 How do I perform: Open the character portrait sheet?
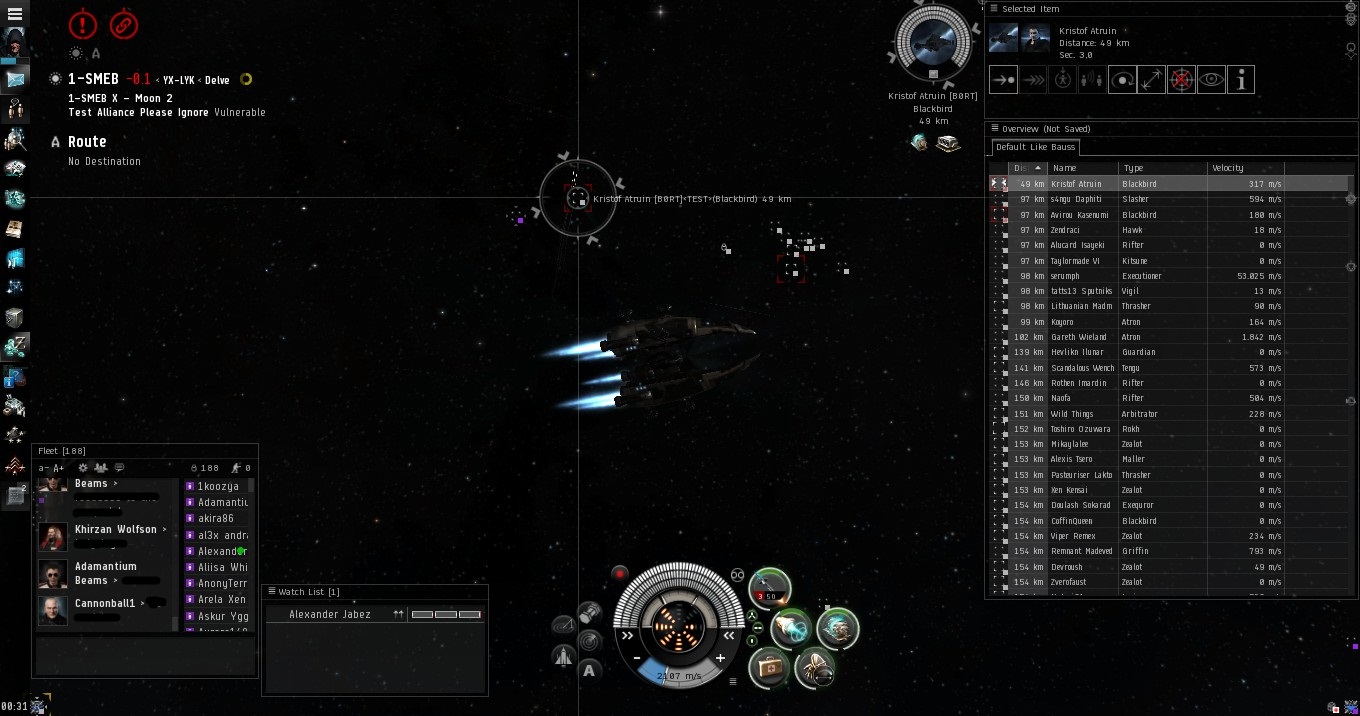coord(15,43)
